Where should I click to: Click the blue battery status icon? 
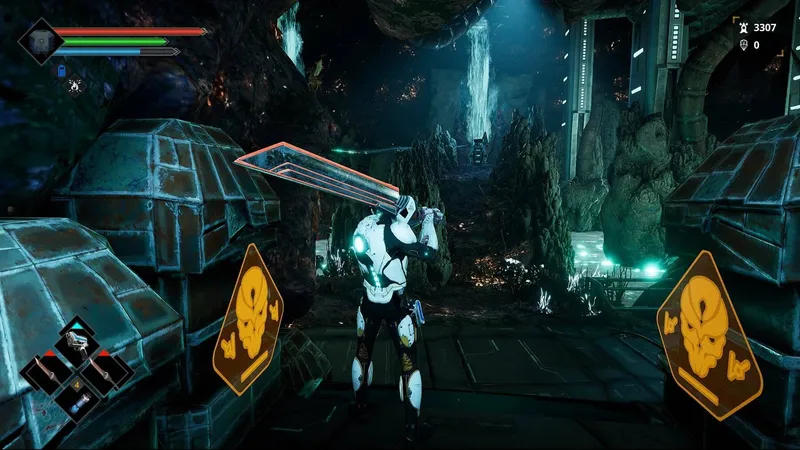tap(61, 71)
